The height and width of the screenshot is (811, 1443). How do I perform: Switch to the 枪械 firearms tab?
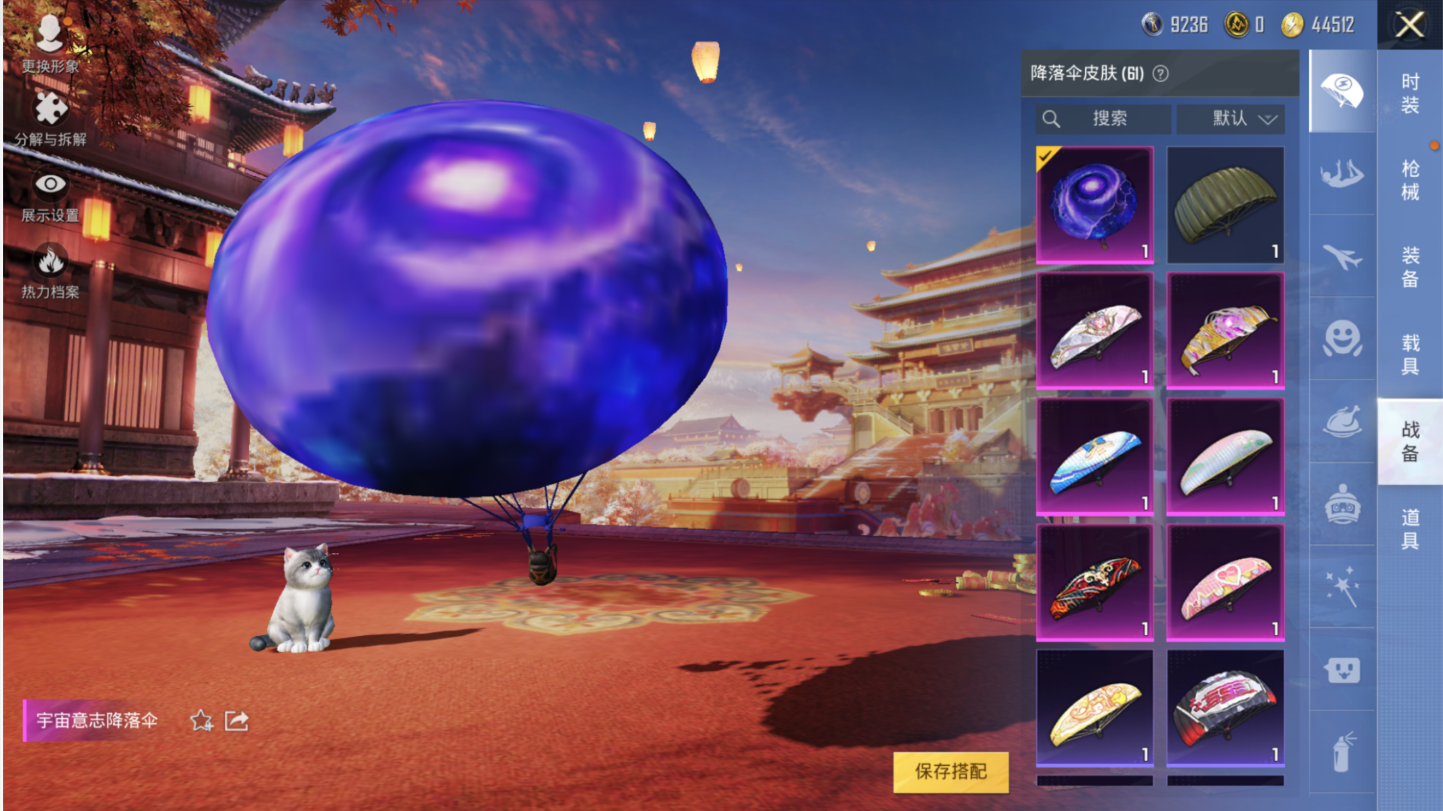[1410, 180]
